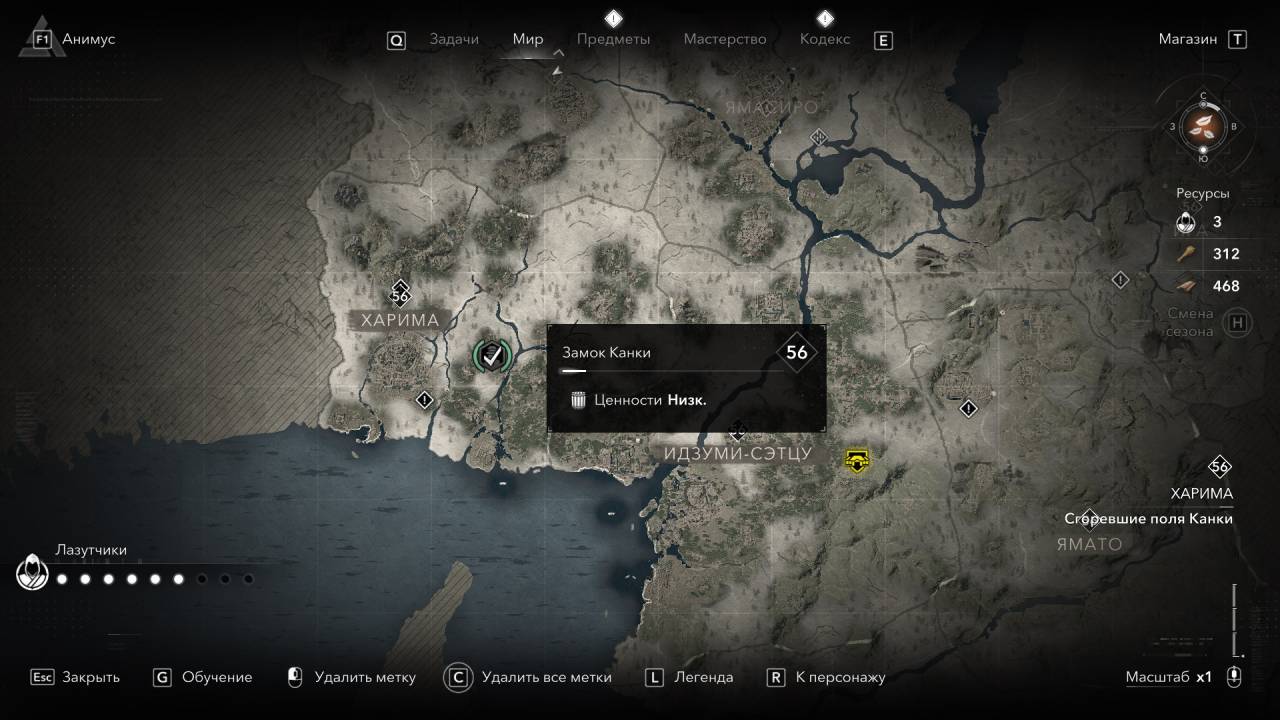Select the Замок Канки checkmark marker

coord(491,354)
